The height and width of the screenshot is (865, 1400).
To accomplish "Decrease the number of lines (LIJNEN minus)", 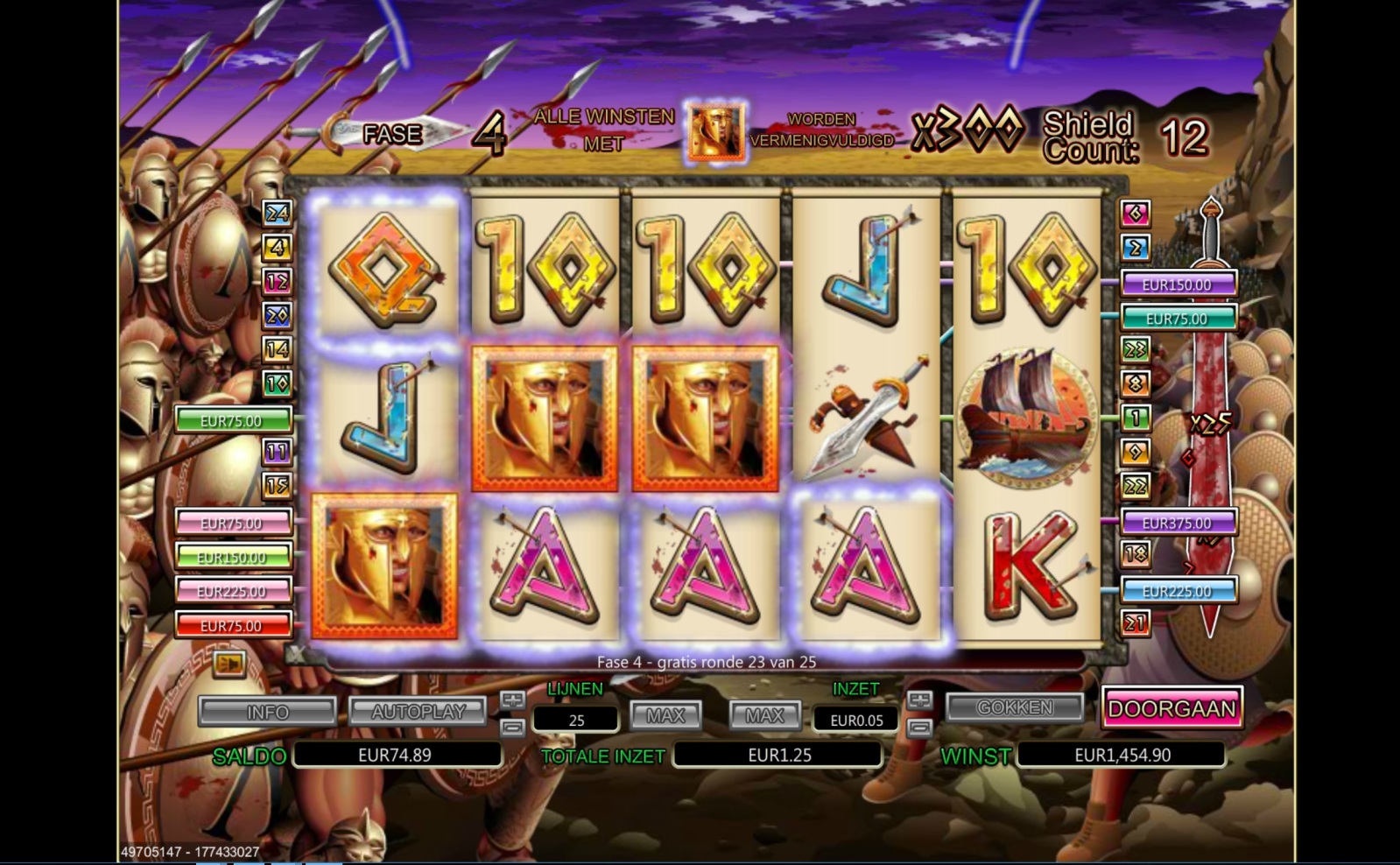I will (x=512, y=728).
